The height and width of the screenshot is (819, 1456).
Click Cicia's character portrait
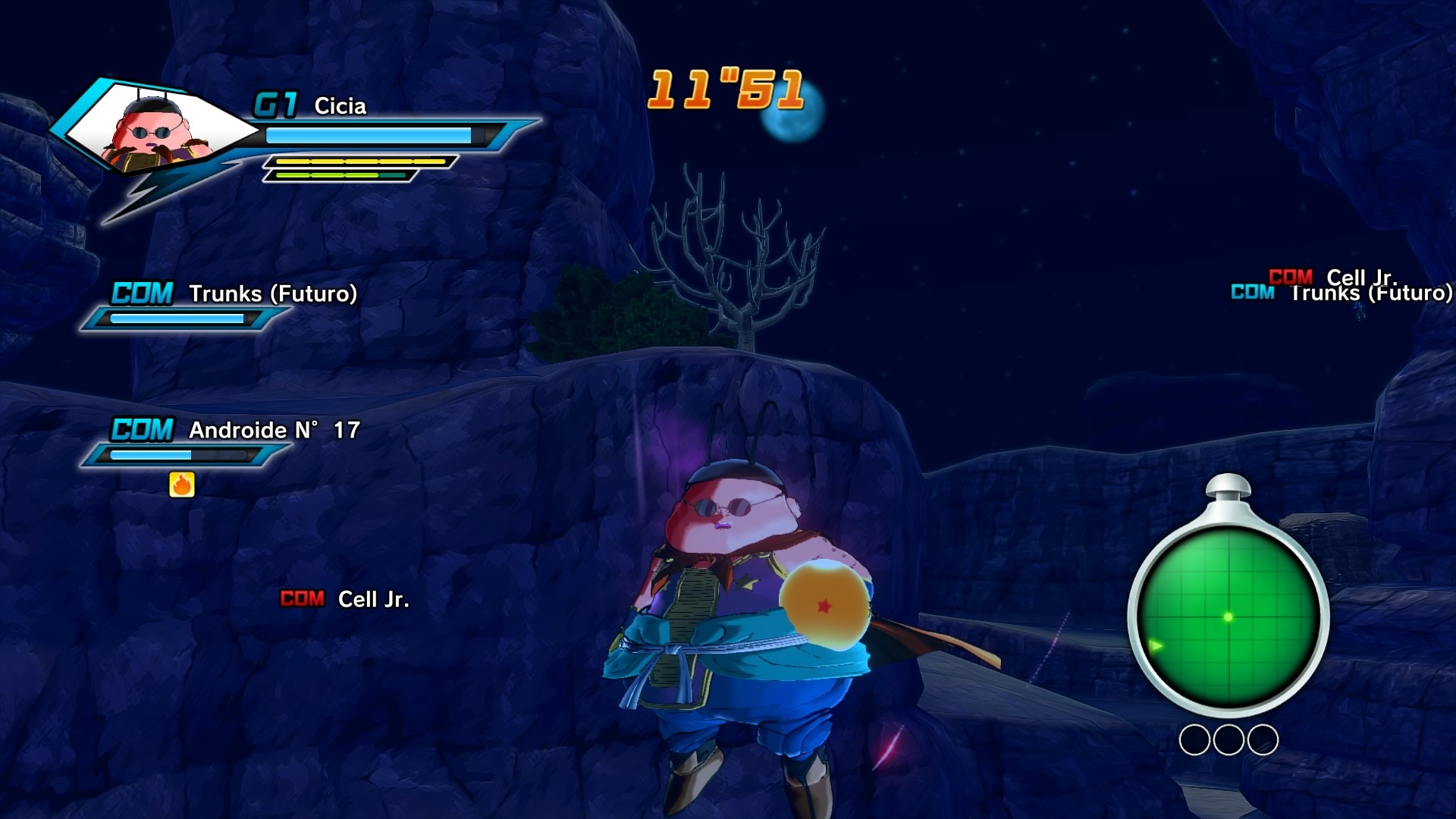(154, 130)
